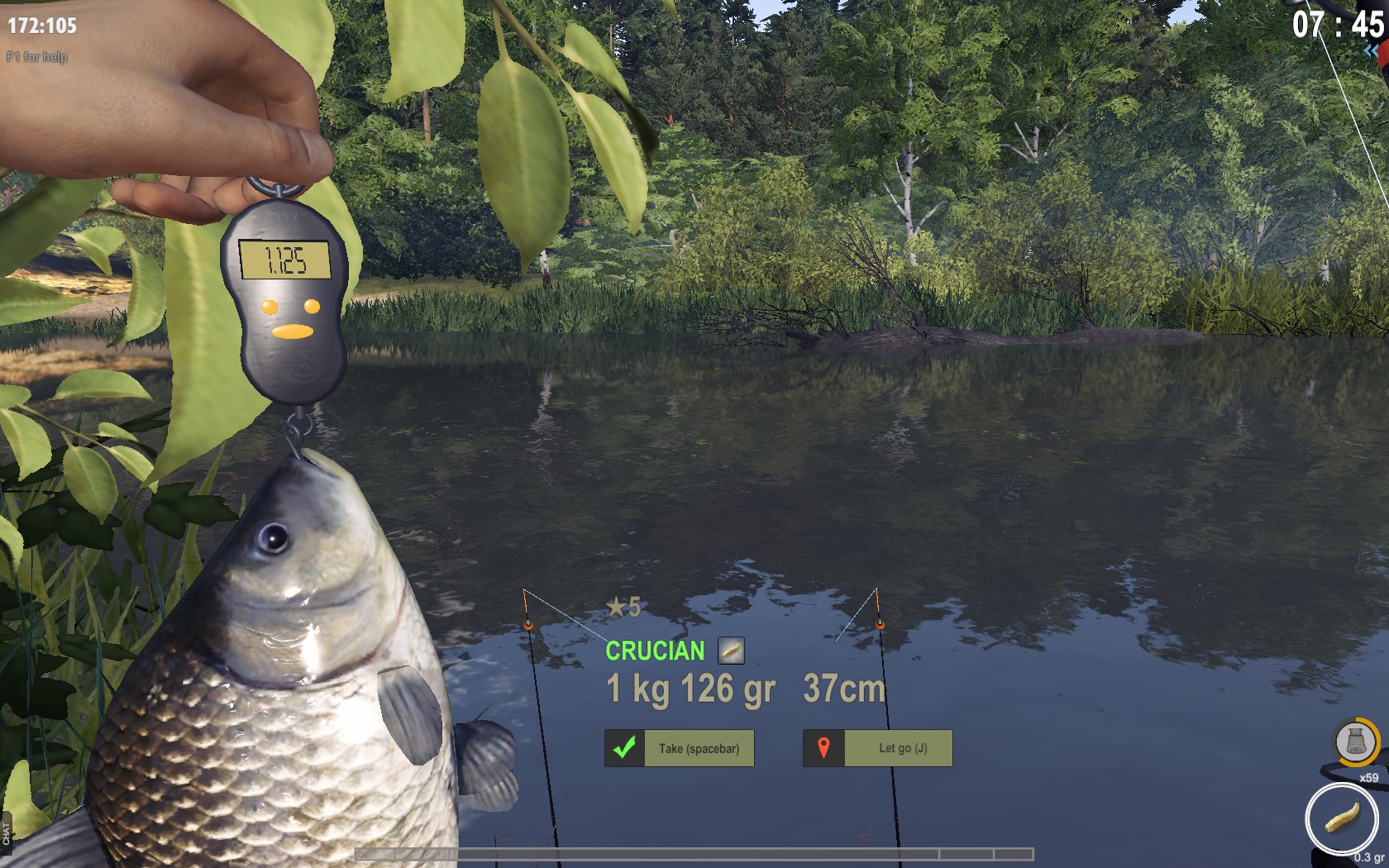Open the CHAT side tab
The width and height of the screenshot is (1389, 868).
(7, 833)
